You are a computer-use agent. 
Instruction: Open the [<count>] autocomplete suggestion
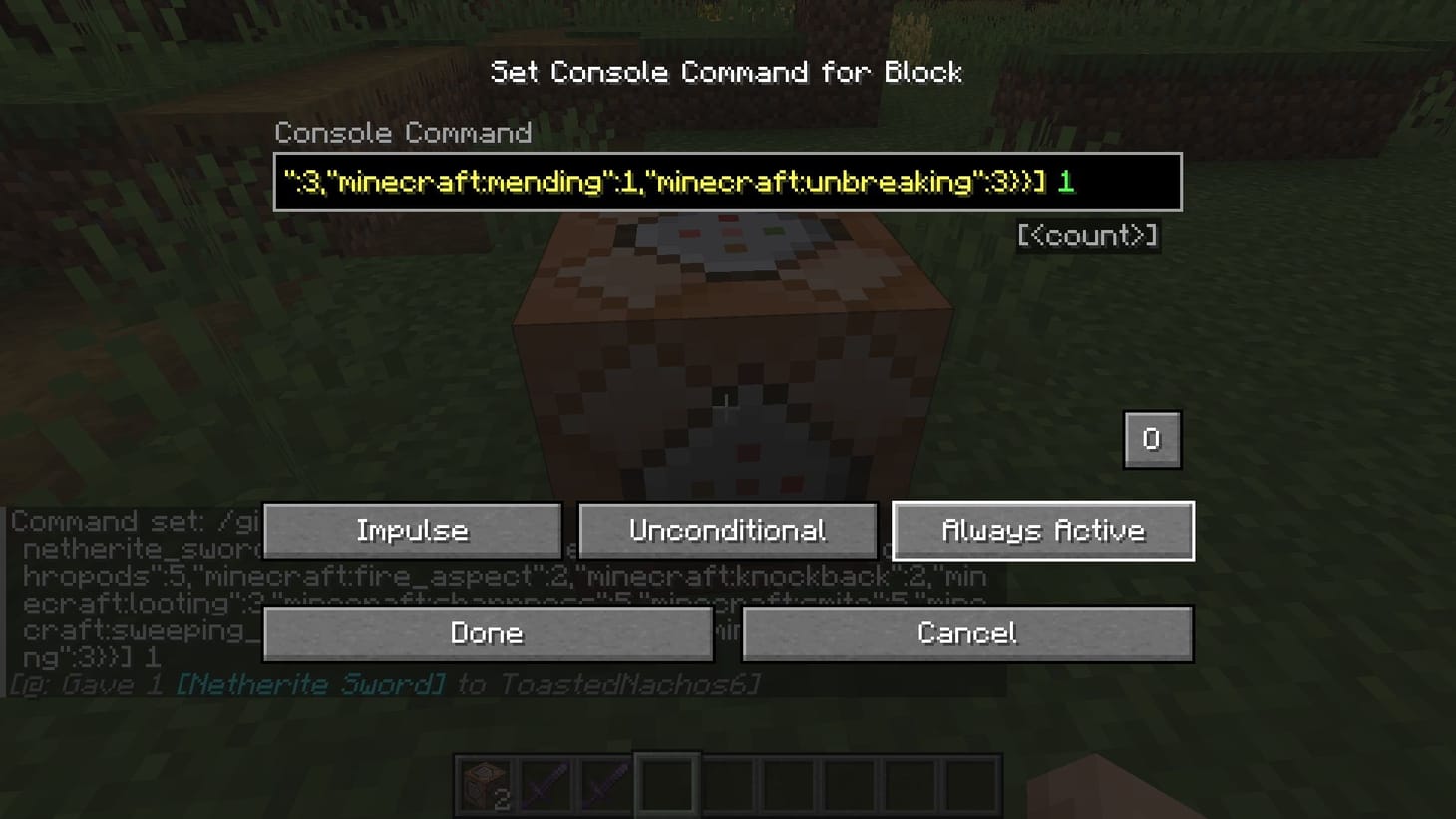(1087, 236)
